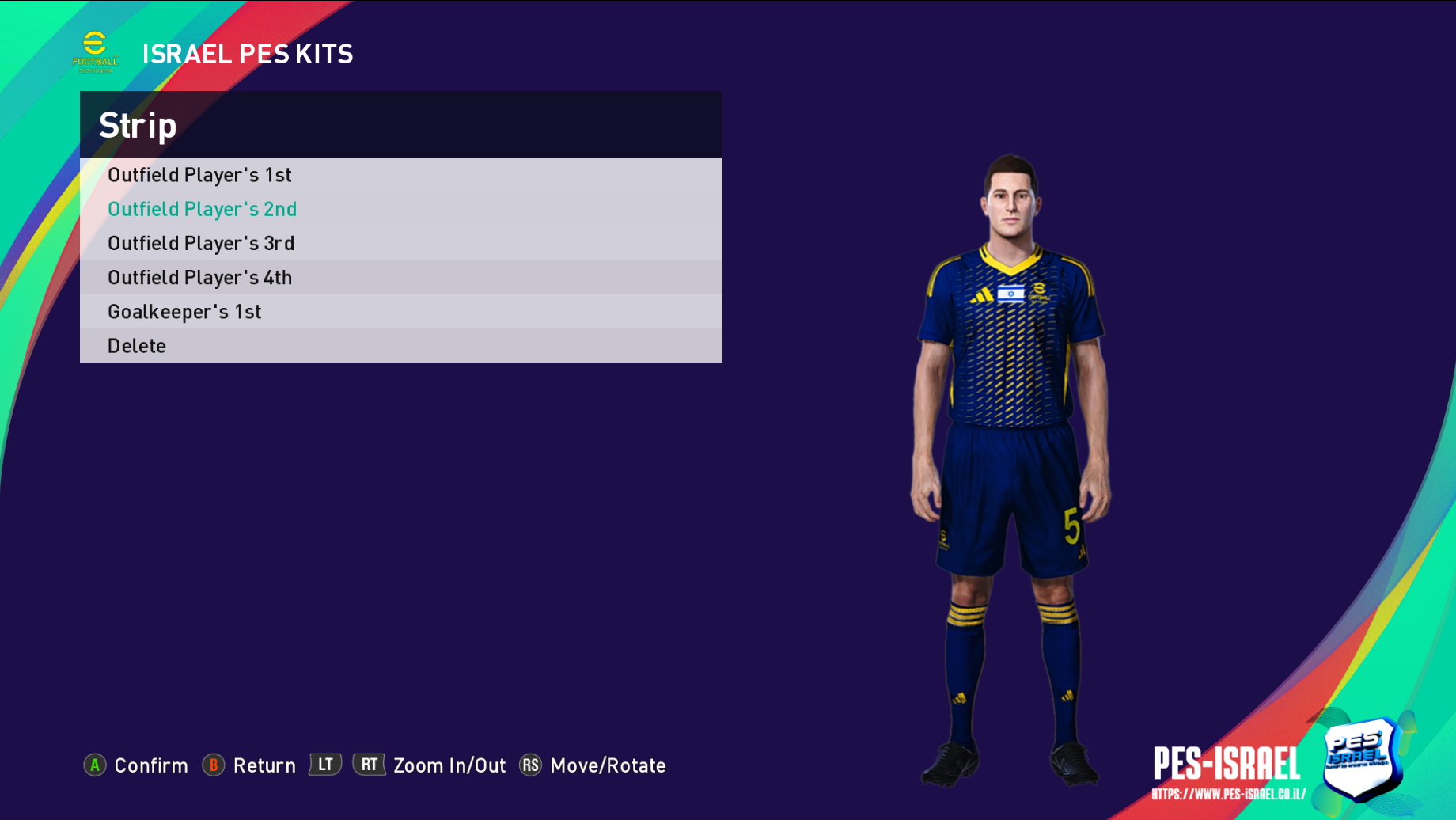Choose the Delete option
Viewport: 1456px width, 820px height.
coord(137,346)
